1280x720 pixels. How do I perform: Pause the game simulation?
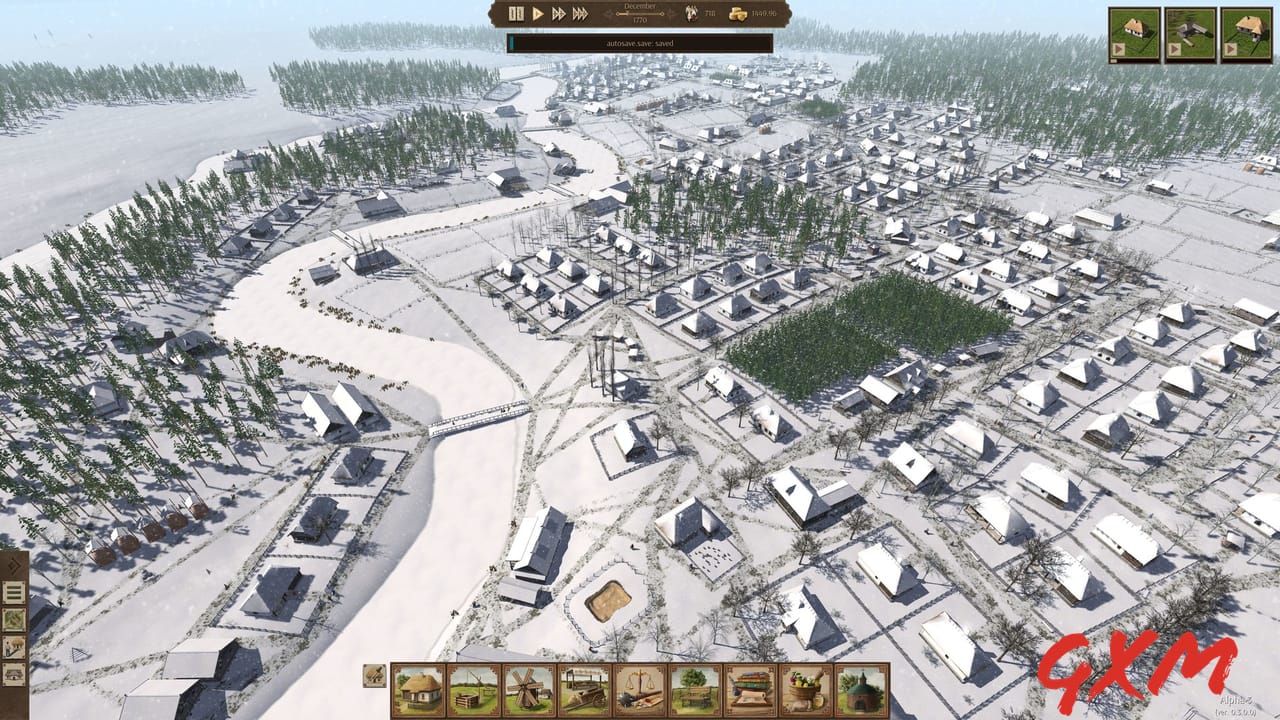tap(517, 13)
